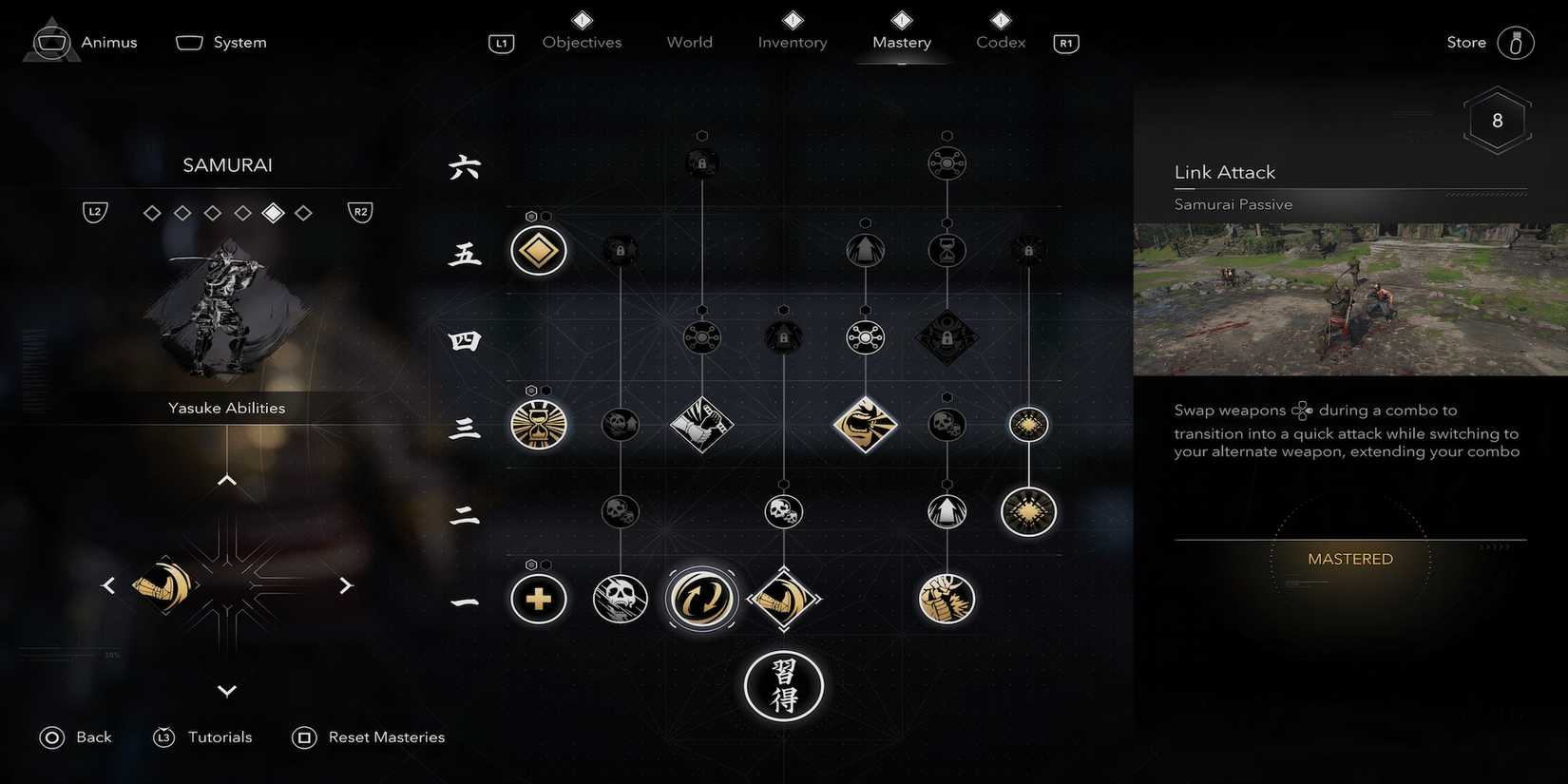This screenshot has width=1568, height=784.
Task: Select the first weapon diamond next to L2
Action: pyautogui.click(x=152, y=212)
